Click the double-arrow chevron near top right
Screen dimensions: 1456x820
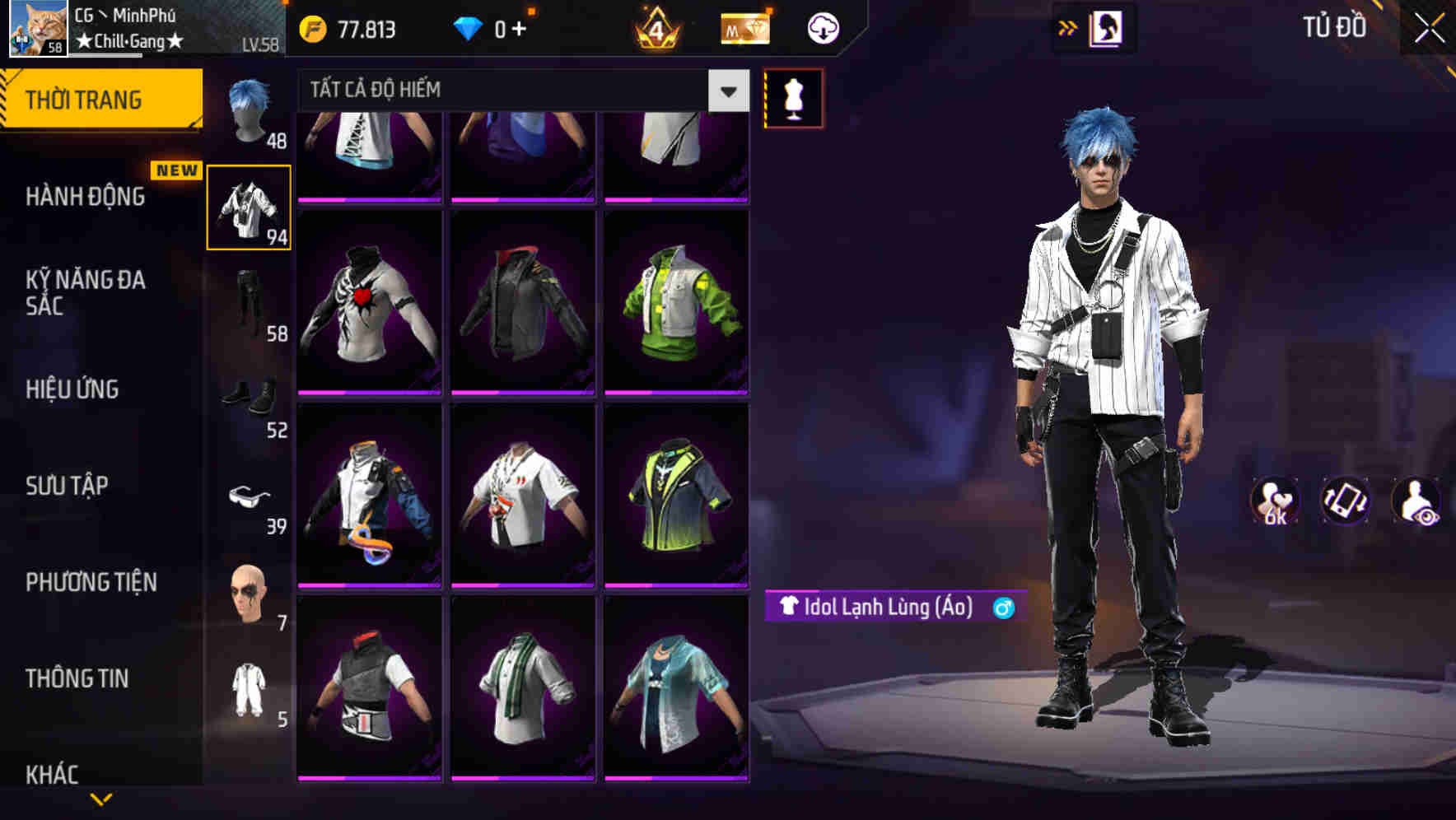pos(1068,27)
